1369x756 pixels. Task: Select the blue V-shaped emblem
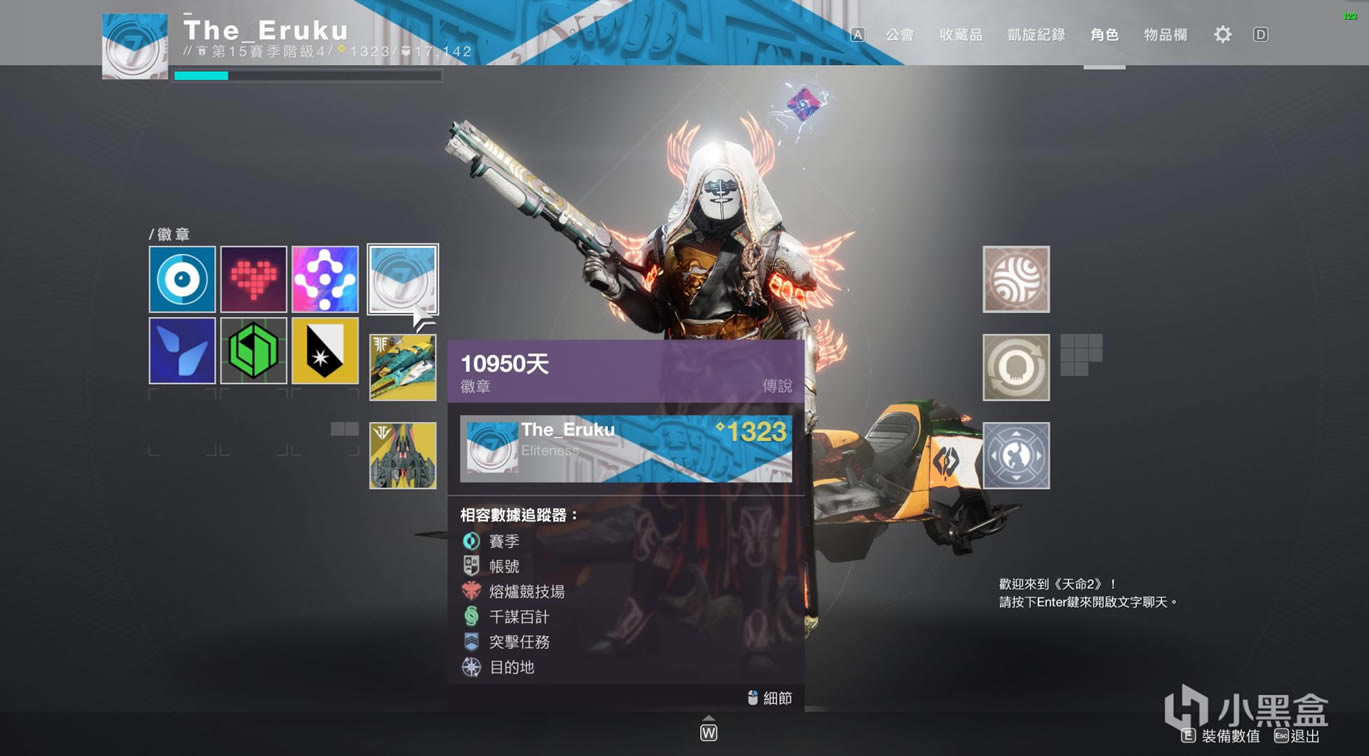tap(182, 351)
